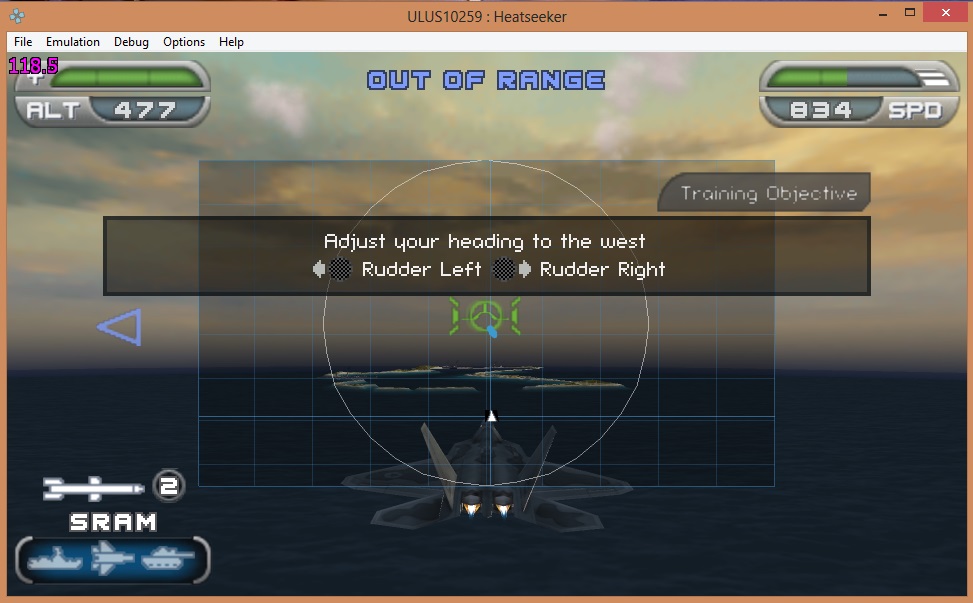Open the Help menu
The image size is (973, 603).
(x=231, y=42)
